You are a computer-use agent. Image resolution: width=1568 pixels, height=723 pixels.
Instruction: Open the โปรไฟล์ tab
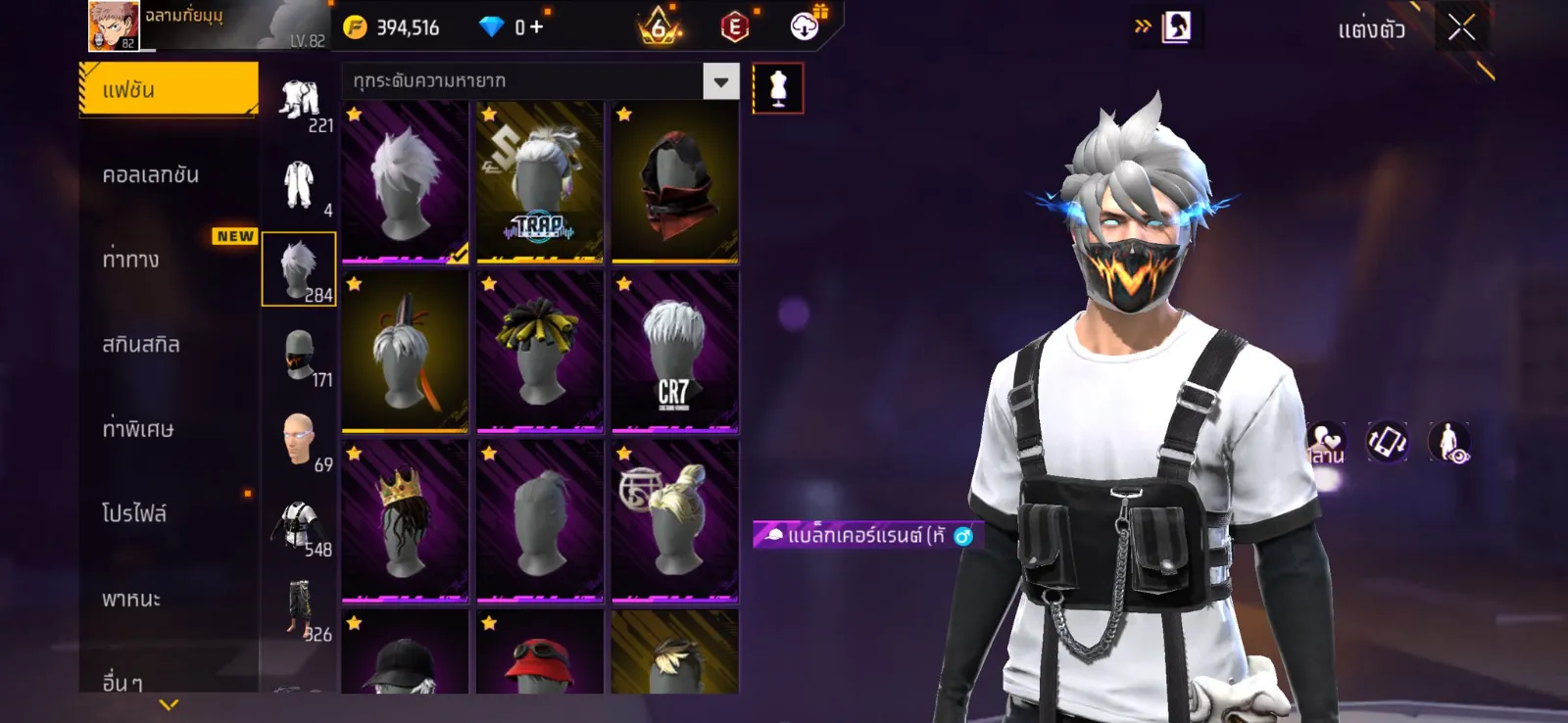coord(134,513)
